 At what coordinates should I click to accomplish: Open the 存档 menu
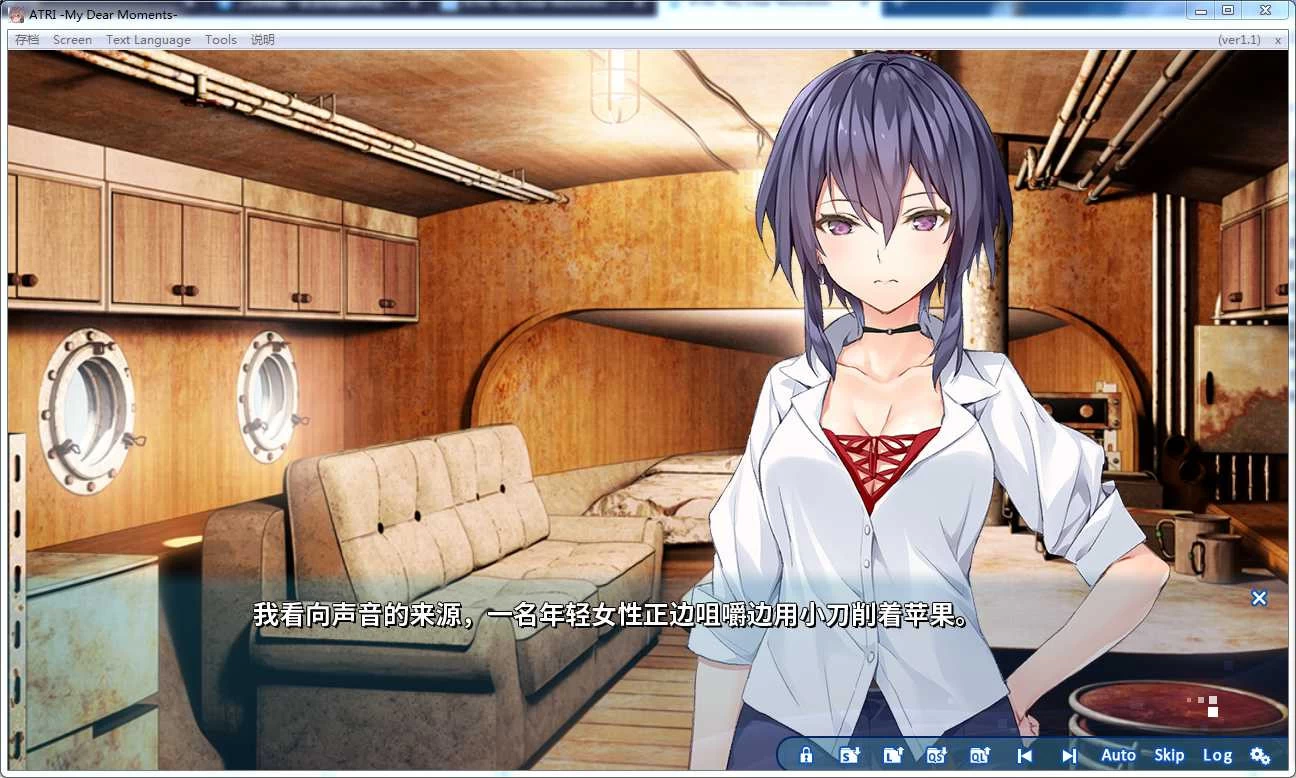tap(26, 39)
